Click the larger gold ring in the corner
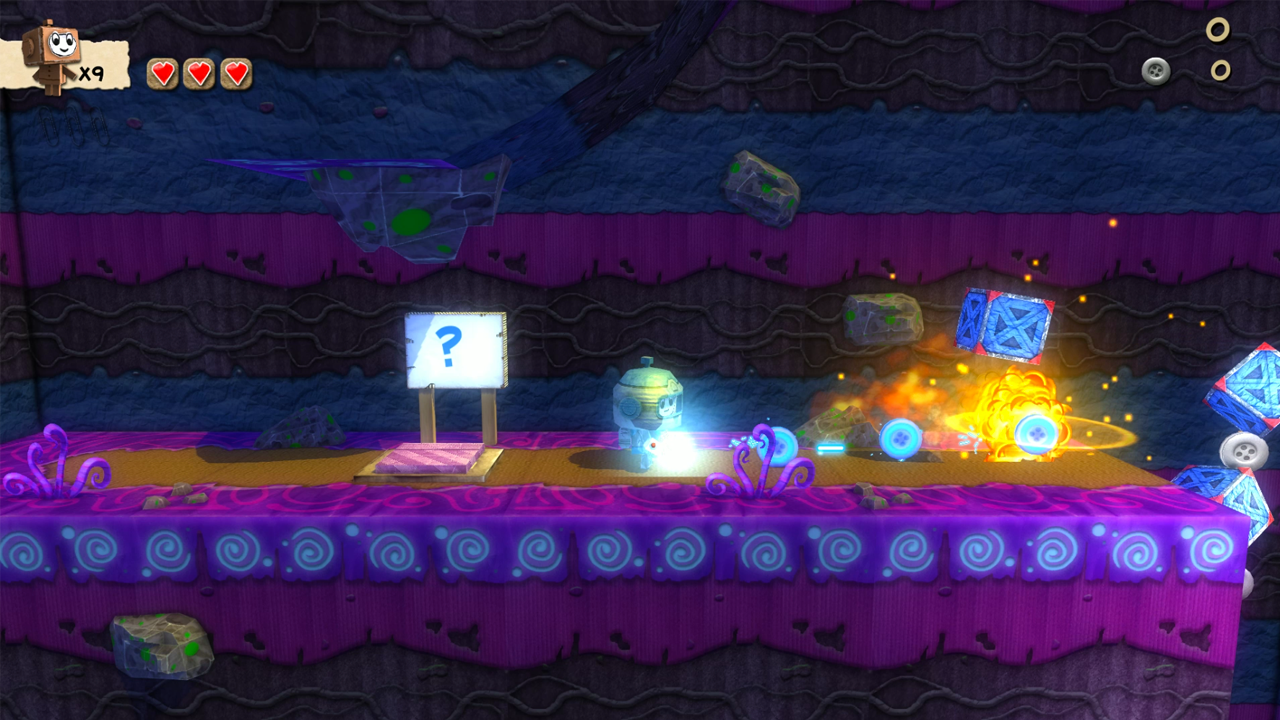 point(1218,31)
